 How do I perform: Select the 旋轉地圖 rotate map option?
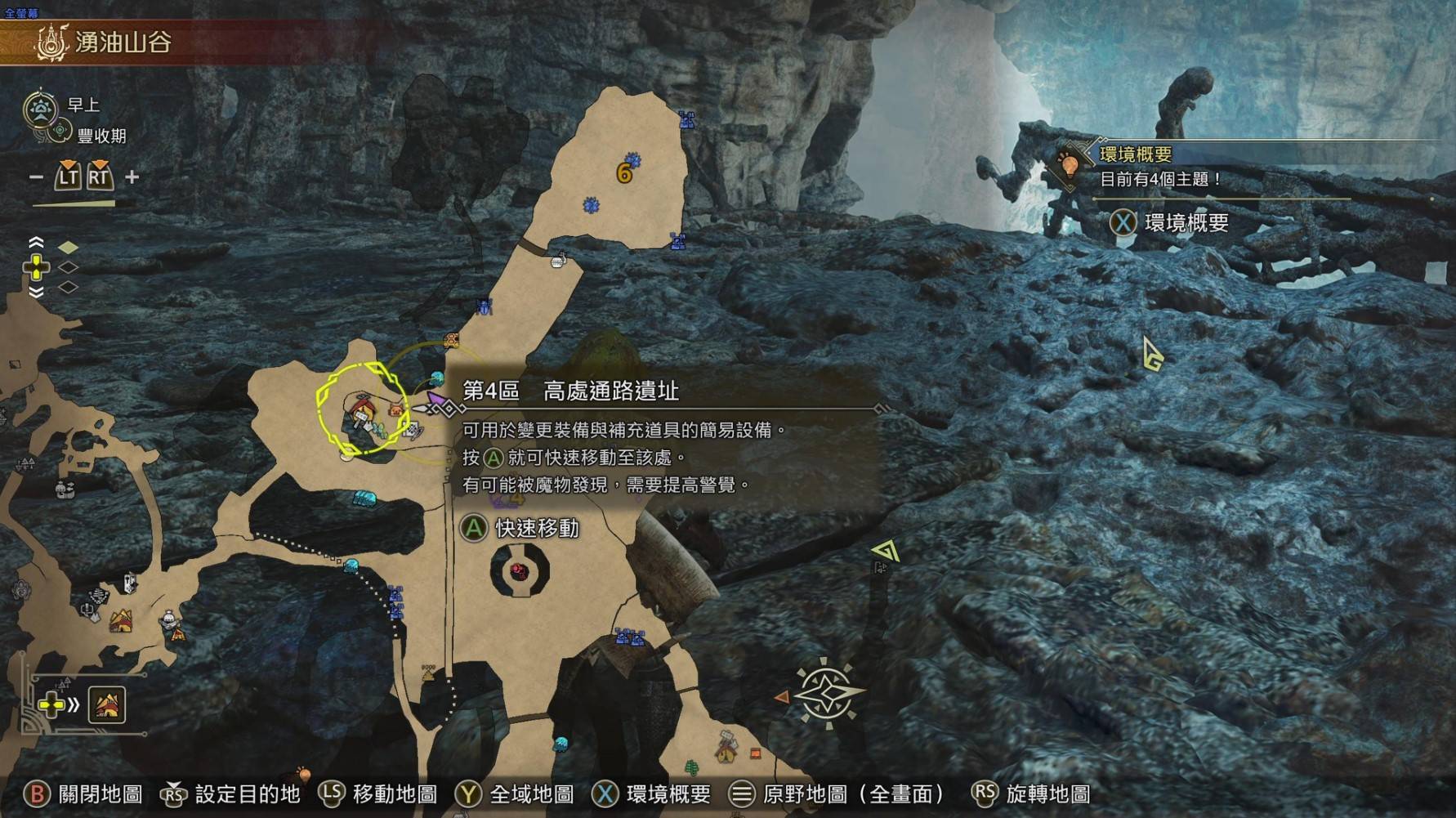click(1032, 793)
